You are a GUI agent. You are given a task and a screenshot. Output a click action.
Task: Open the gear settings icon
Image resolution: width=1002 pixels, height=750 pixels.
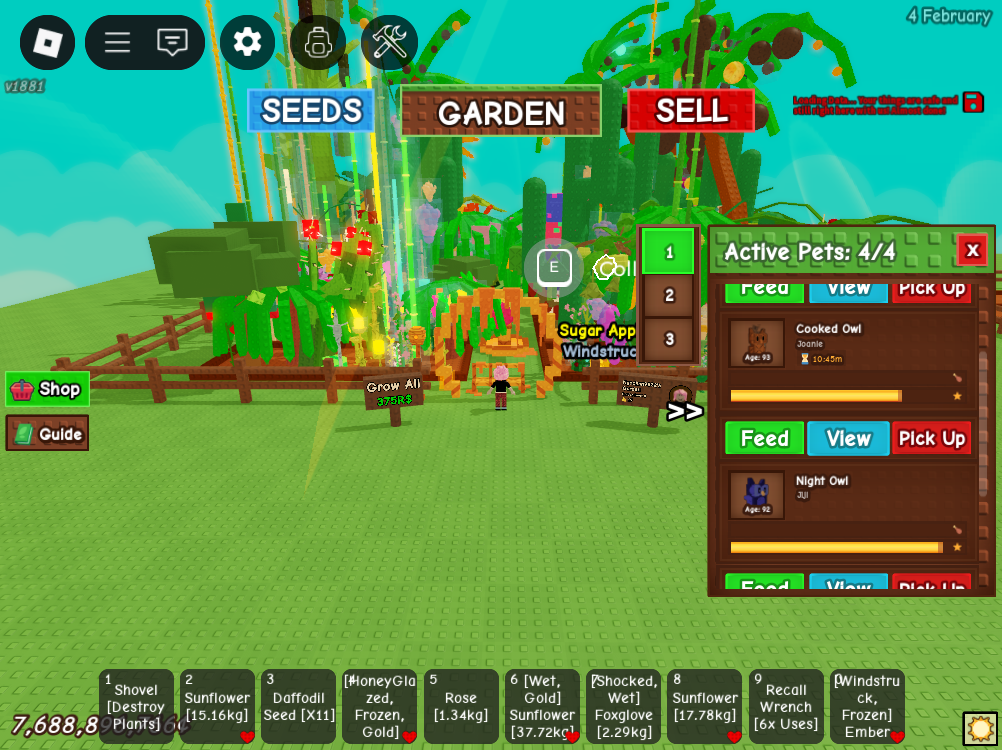247,42
